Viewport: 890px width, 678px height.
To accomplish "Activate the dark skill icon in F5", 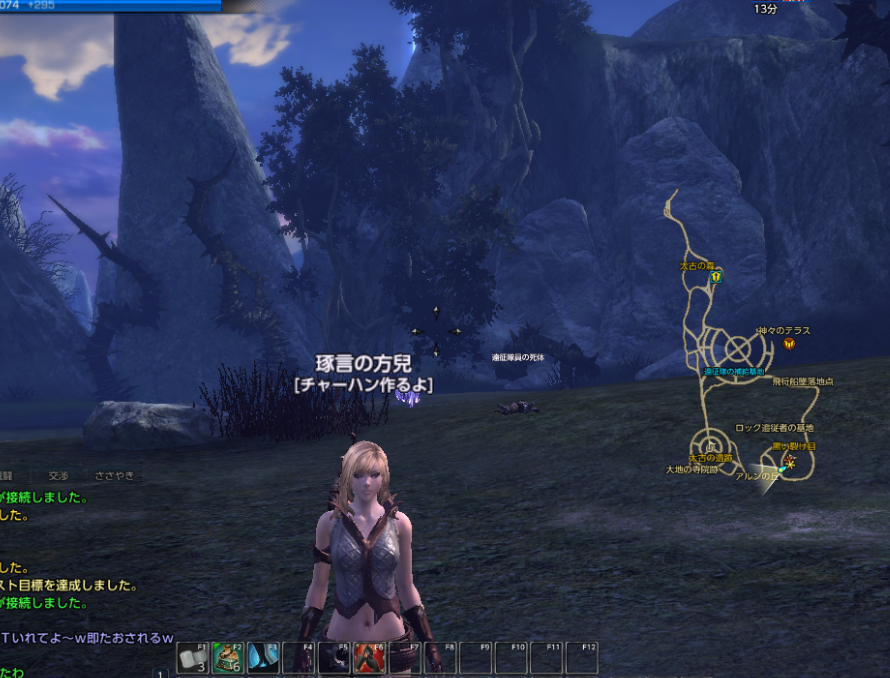I will coord(334,657).
